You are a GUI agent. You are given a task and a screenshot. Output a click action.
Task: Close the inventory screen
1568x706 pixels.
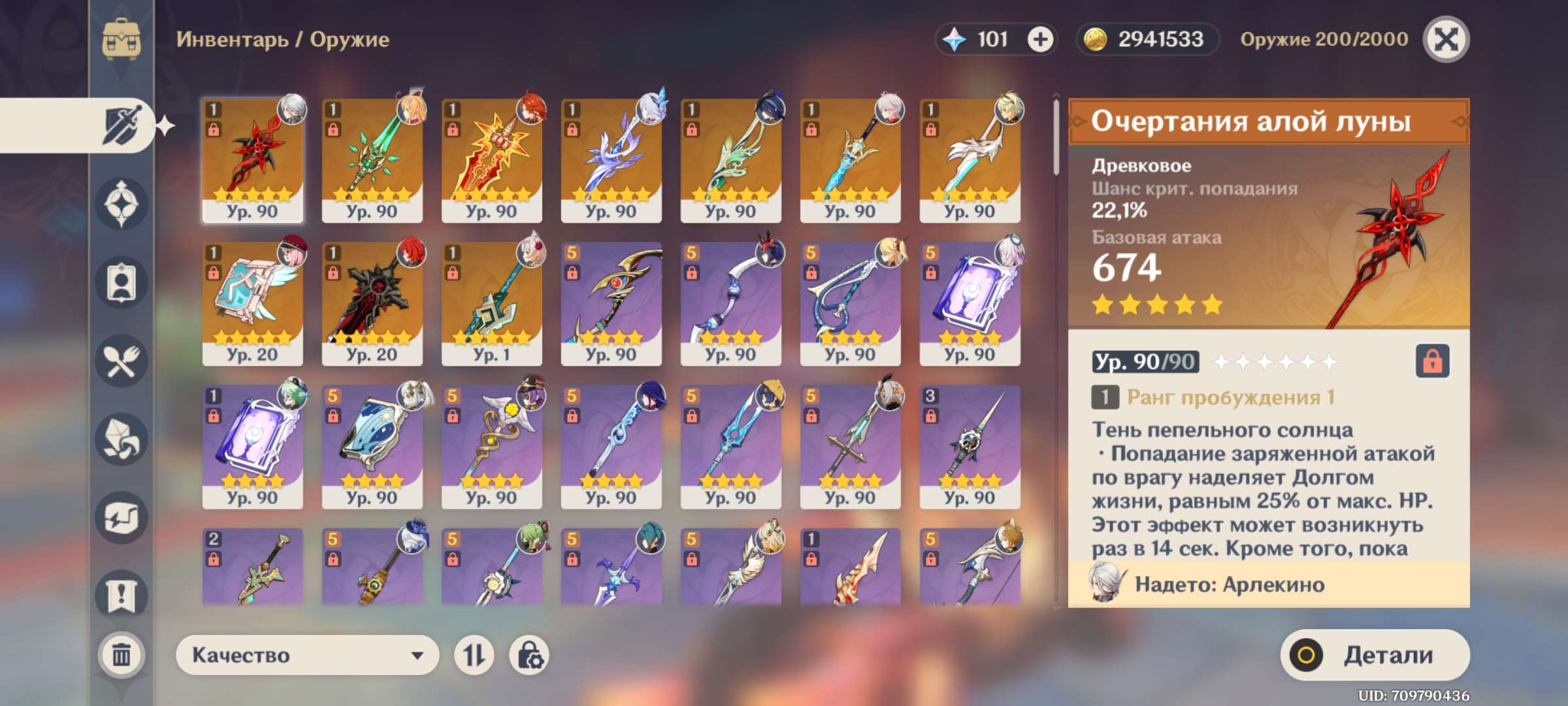tap(1446, 40)
